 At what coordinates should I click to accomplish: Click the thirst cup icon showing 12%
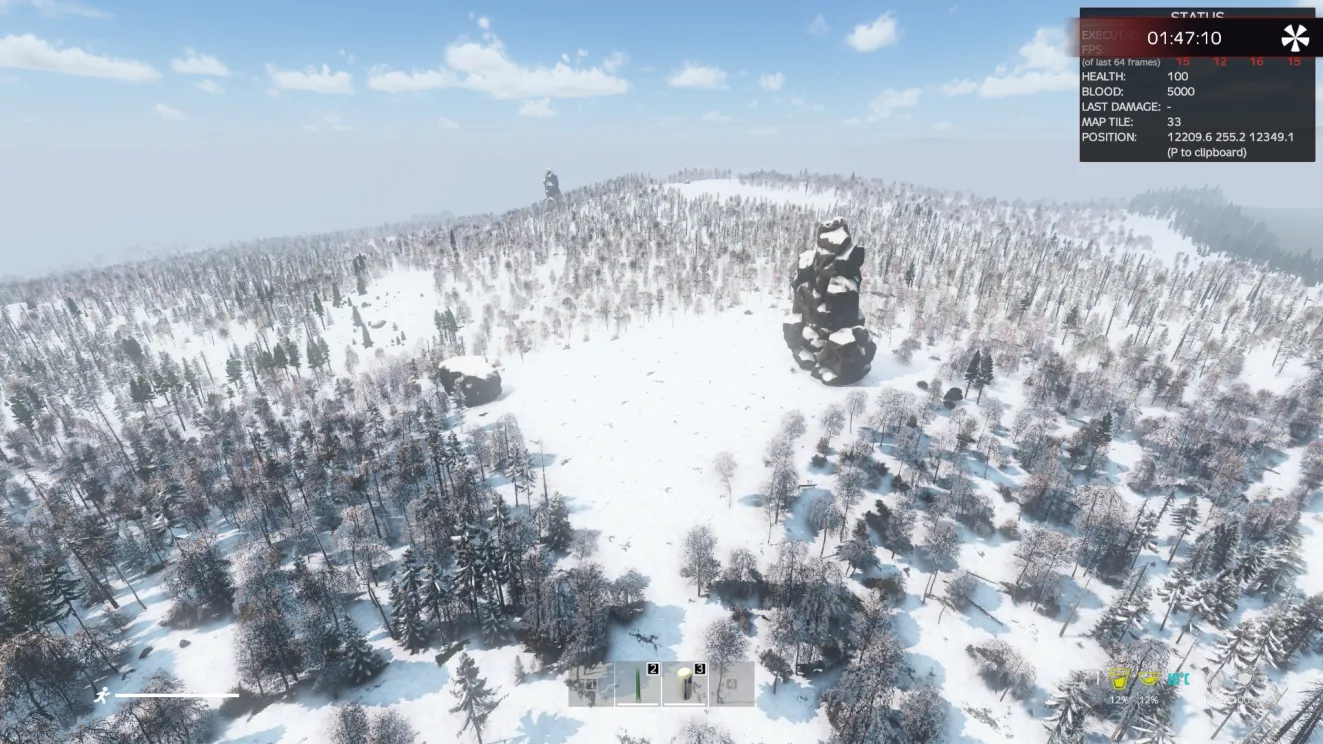[1118, 680]
